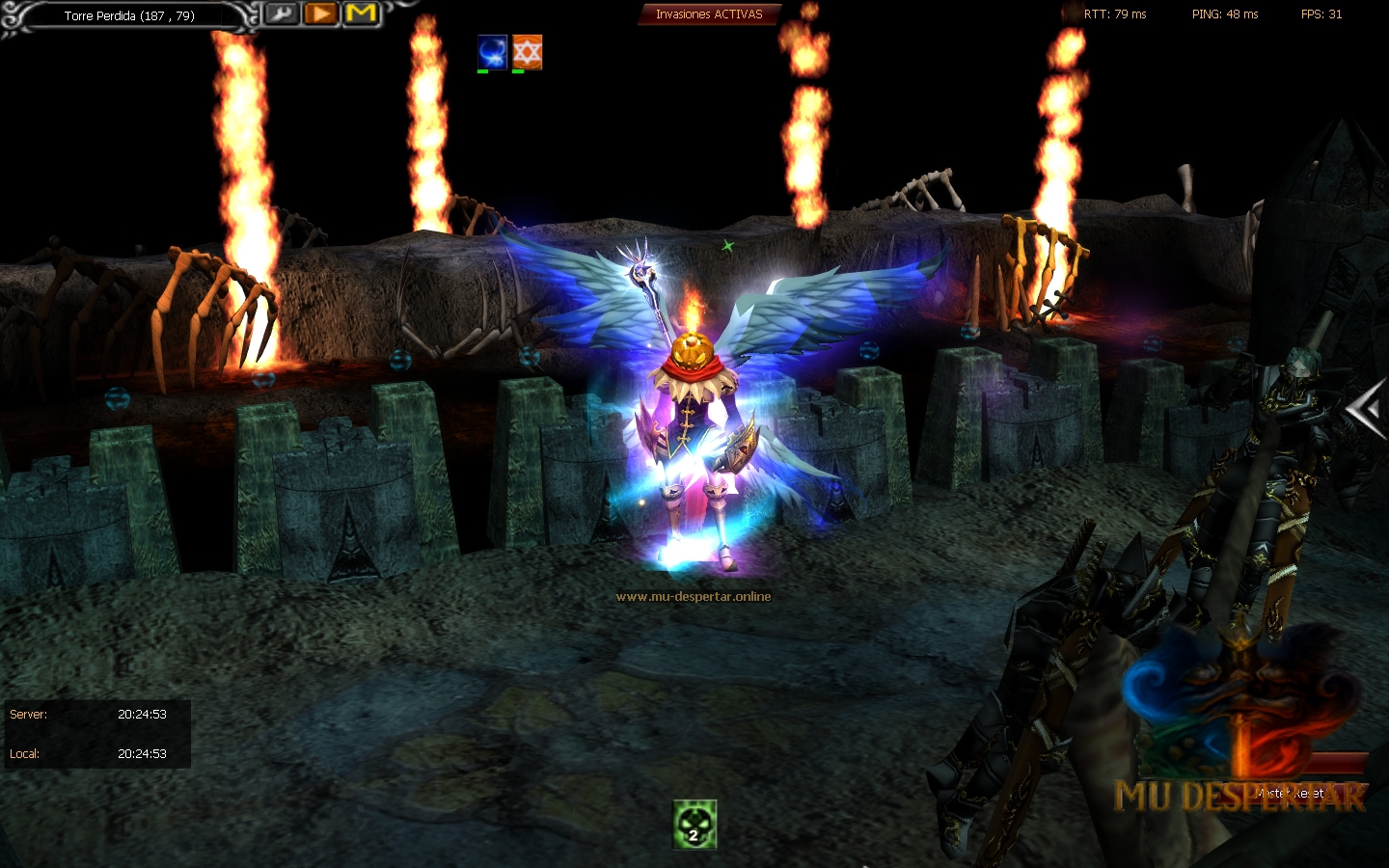The height and width of the screenshot is (868, 1389).
Task: Click the Torre Perdida location bar
Action: tap(129, 15)
